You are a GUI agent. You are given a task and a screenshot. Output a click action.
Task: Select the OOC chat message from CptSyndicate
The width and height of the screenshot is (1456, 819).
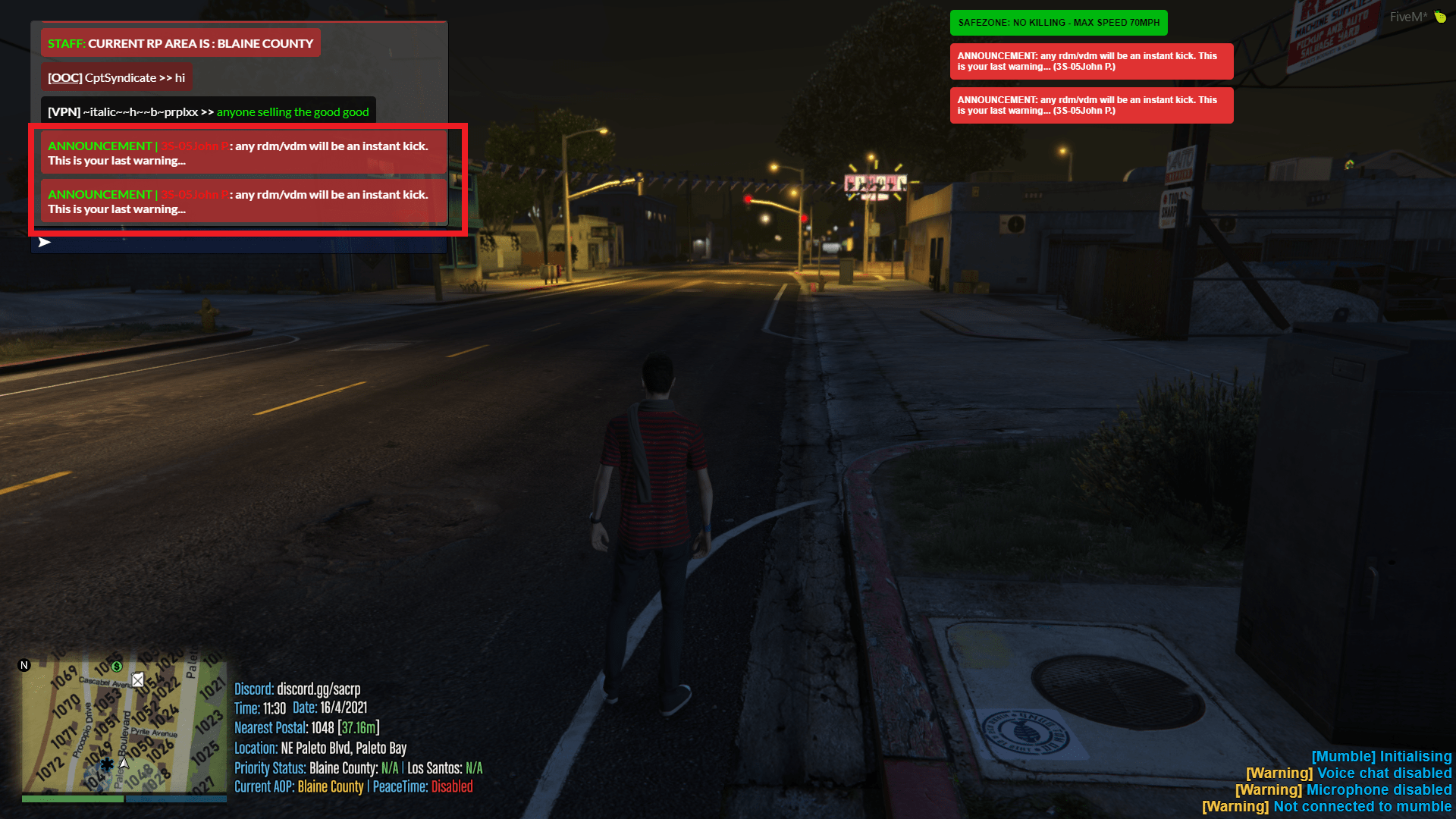[x=115, y=77]
